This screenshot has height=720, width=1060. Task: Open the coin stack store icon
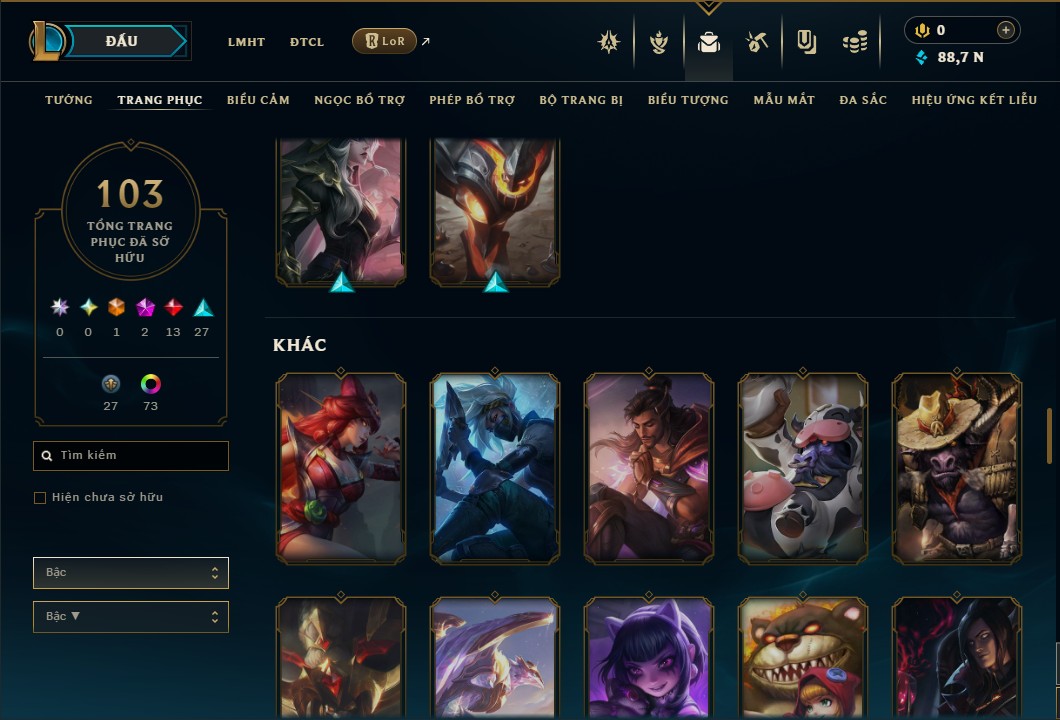click(854, 42)
